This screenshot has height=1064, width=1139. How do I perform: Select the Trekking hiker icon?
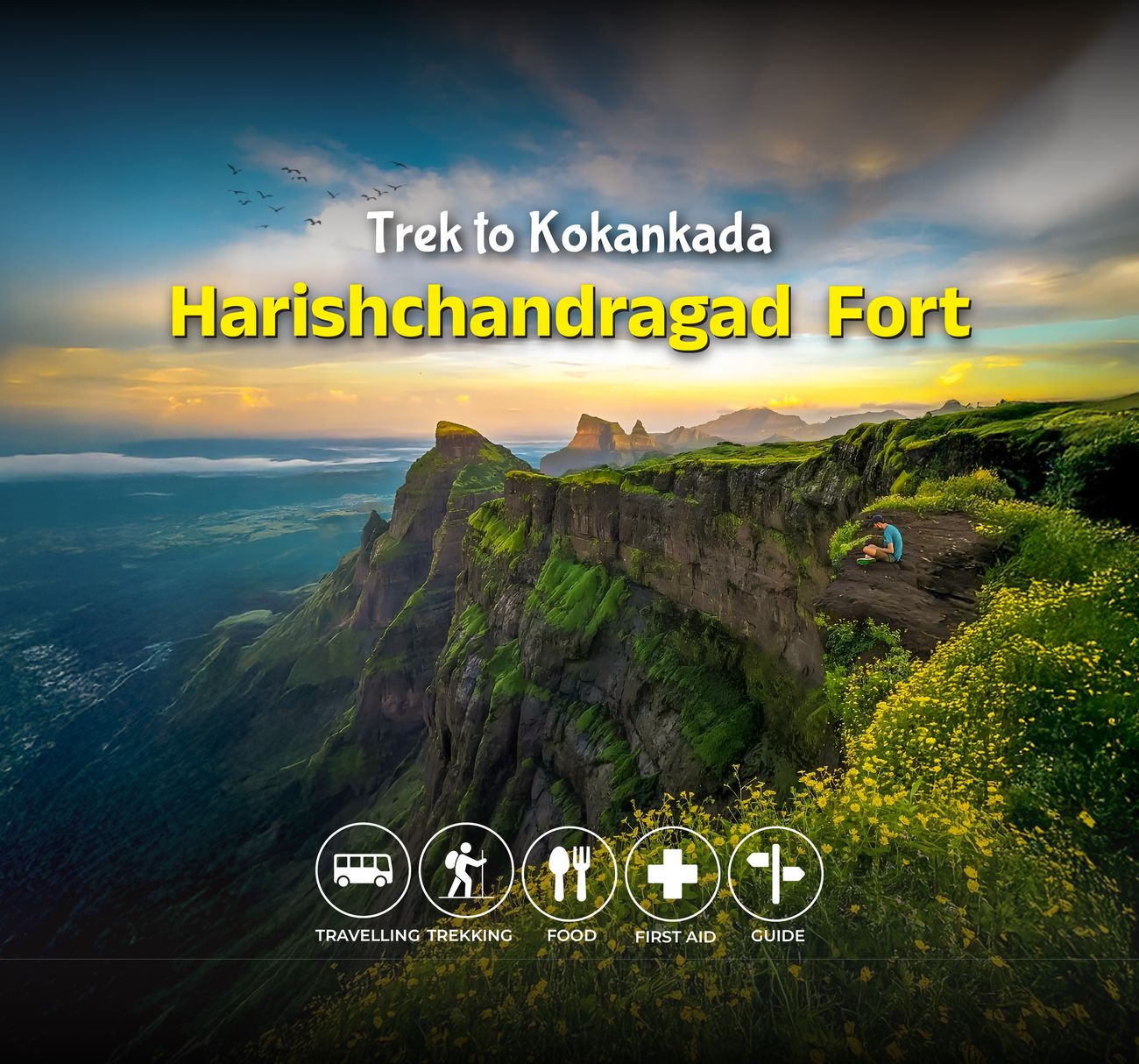point(466,871)
